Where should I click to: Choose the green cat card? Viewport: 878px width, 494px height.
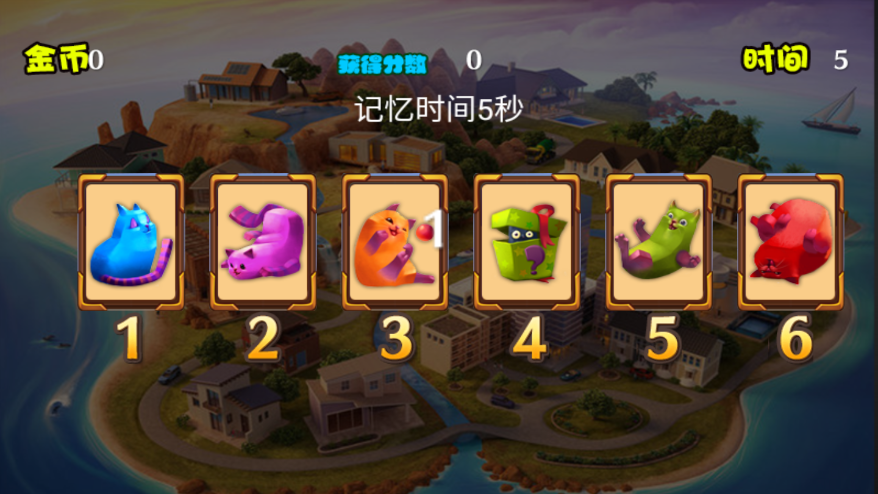[659, 242]
